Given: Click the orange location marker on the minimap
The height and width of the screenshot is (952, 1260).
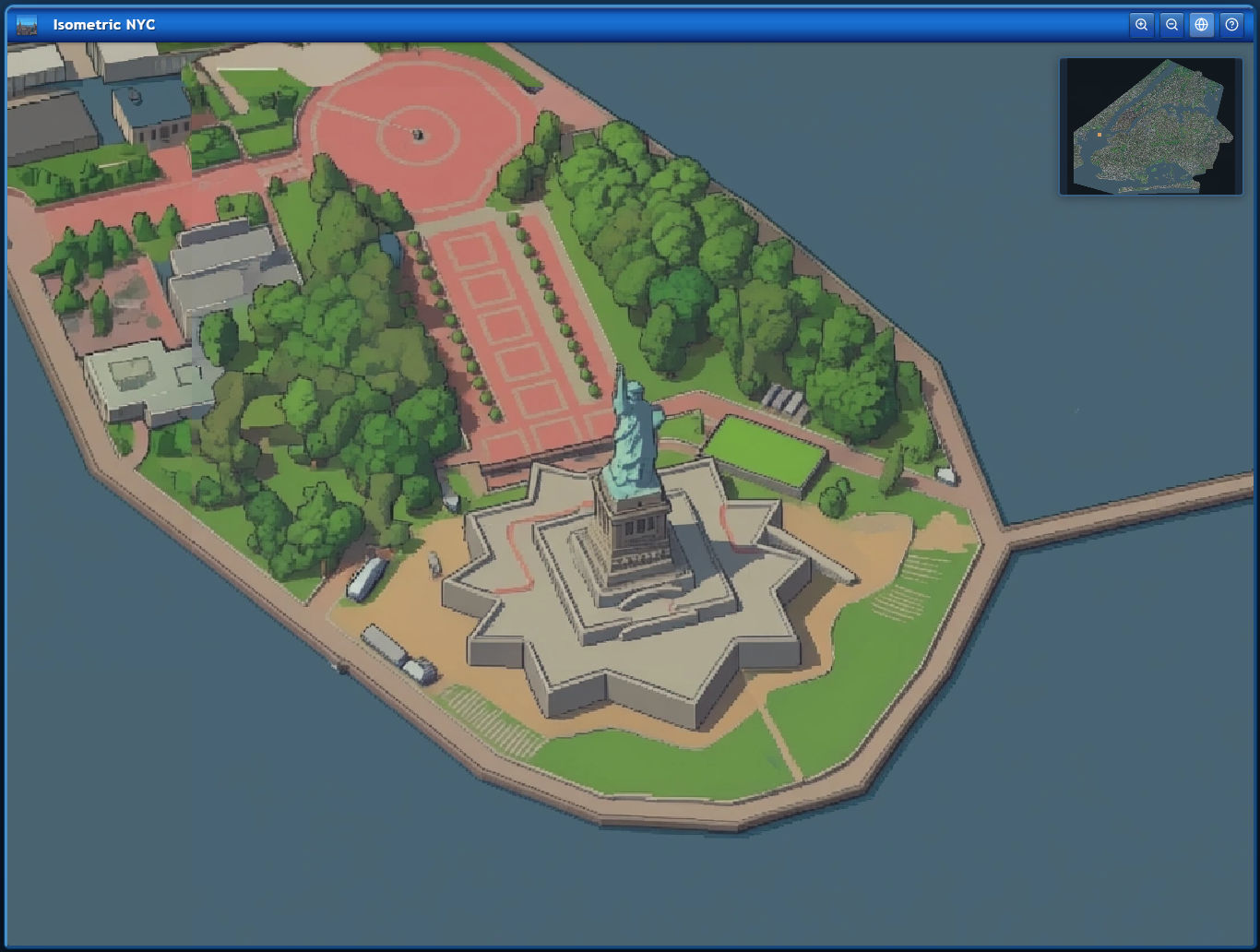Looking at the screenshot, I should click(1100, 135).
